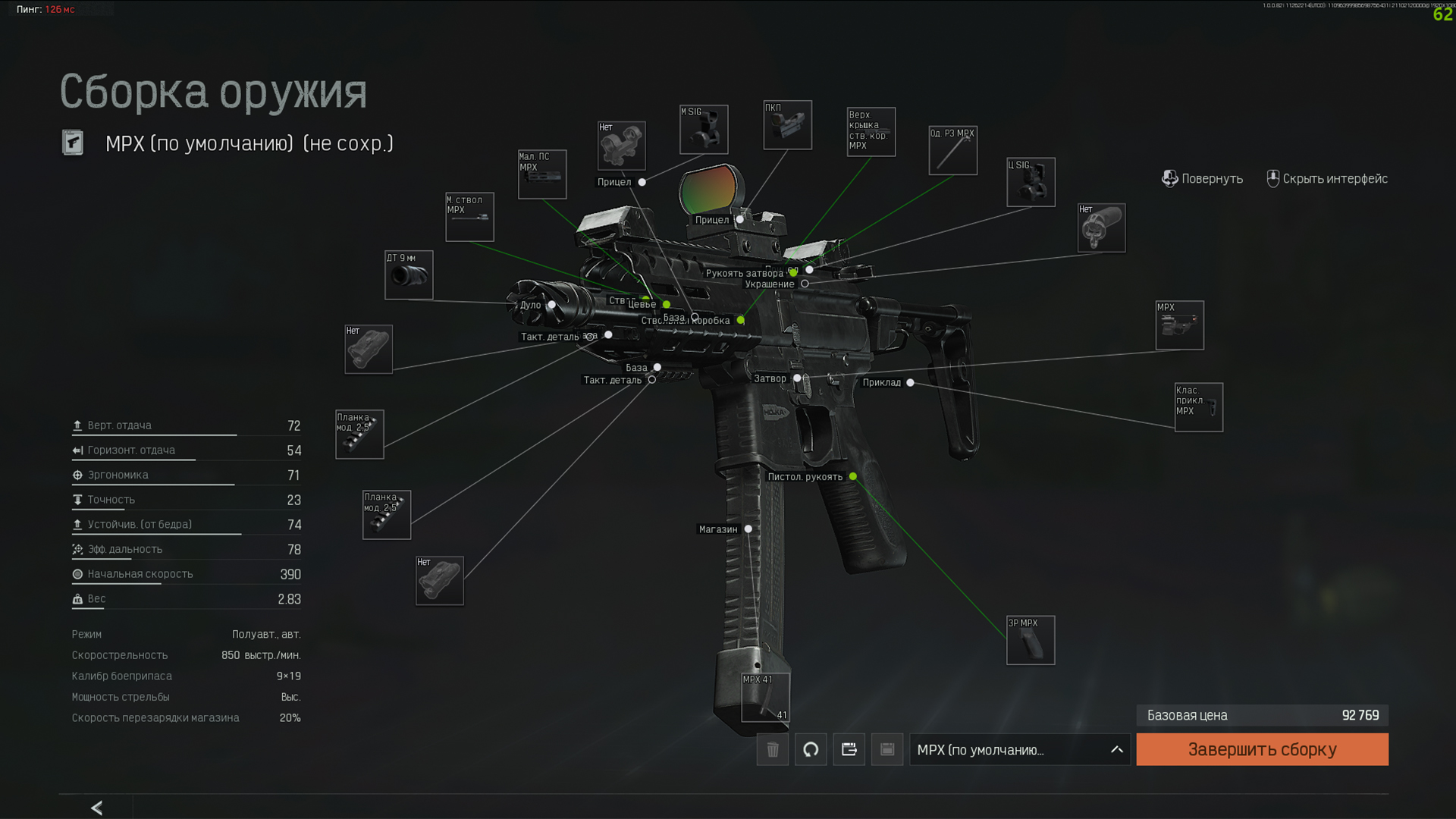The image size is (1456, 819).
Task: Delete the build with trash icon
Action: tap(772, 749)
